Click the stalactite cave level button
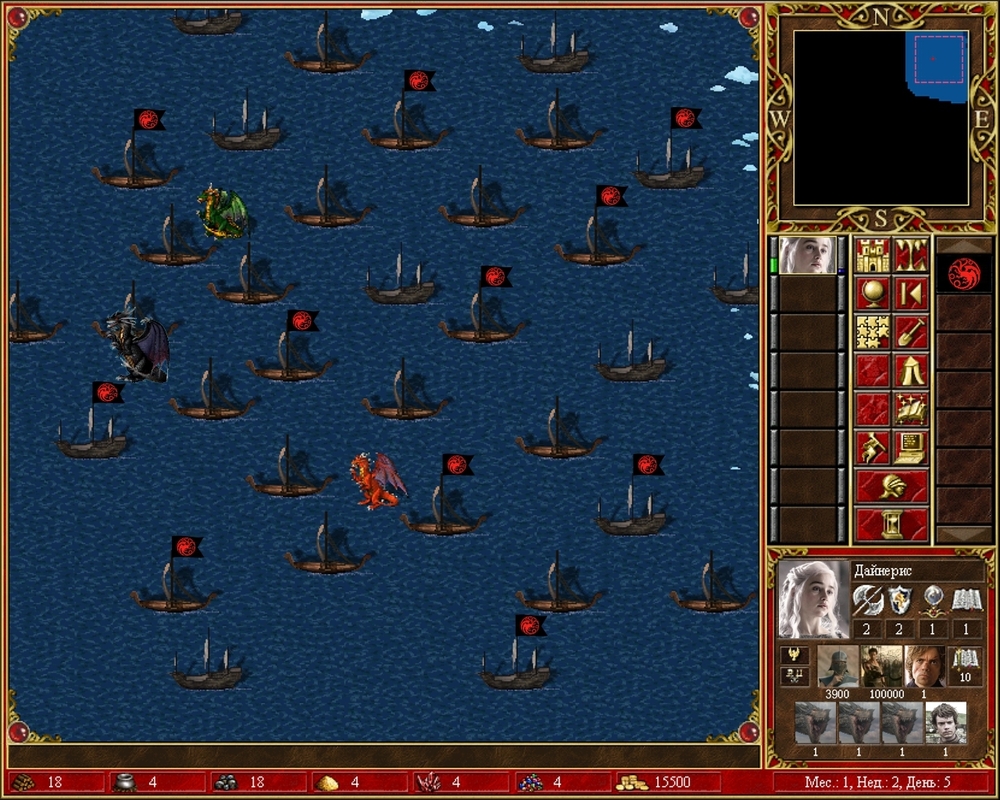Screen dimensions: 1000x800 coord(911,256)
